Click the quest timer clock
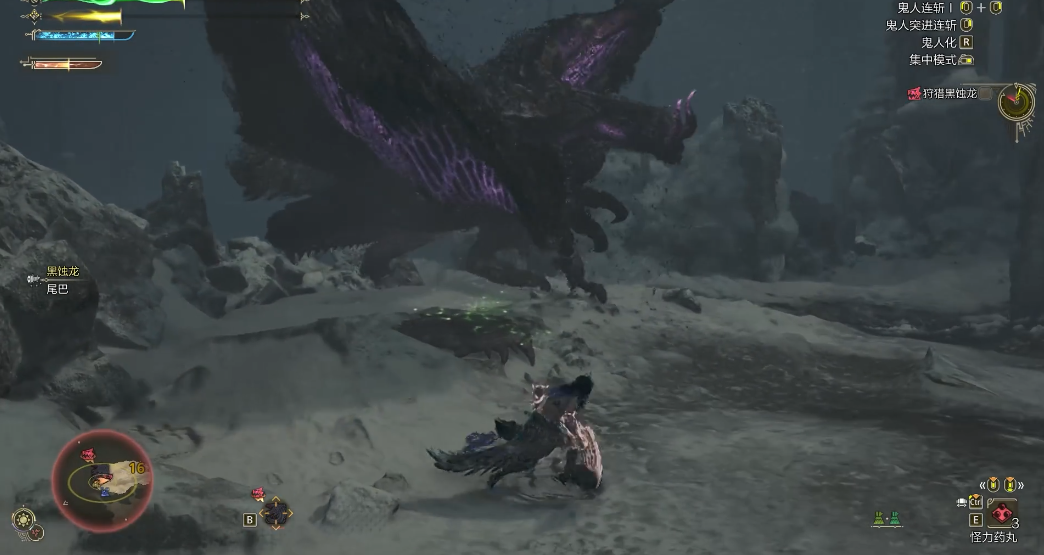 1016,100
